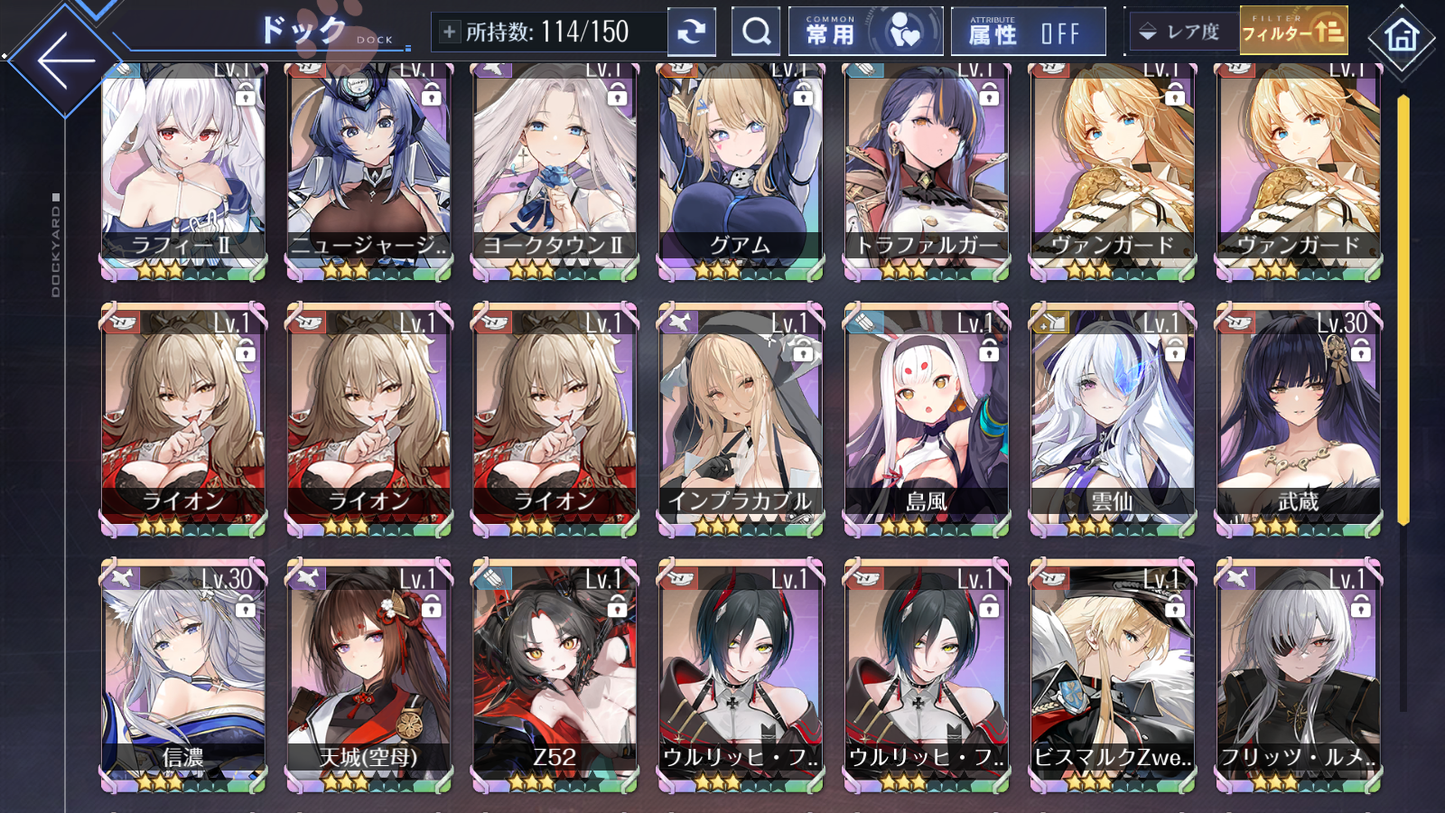The width and height of the screenshot is (1445, 813).
Task: Toggle the lock on 武蔵 card
Action: [1361, 352]
